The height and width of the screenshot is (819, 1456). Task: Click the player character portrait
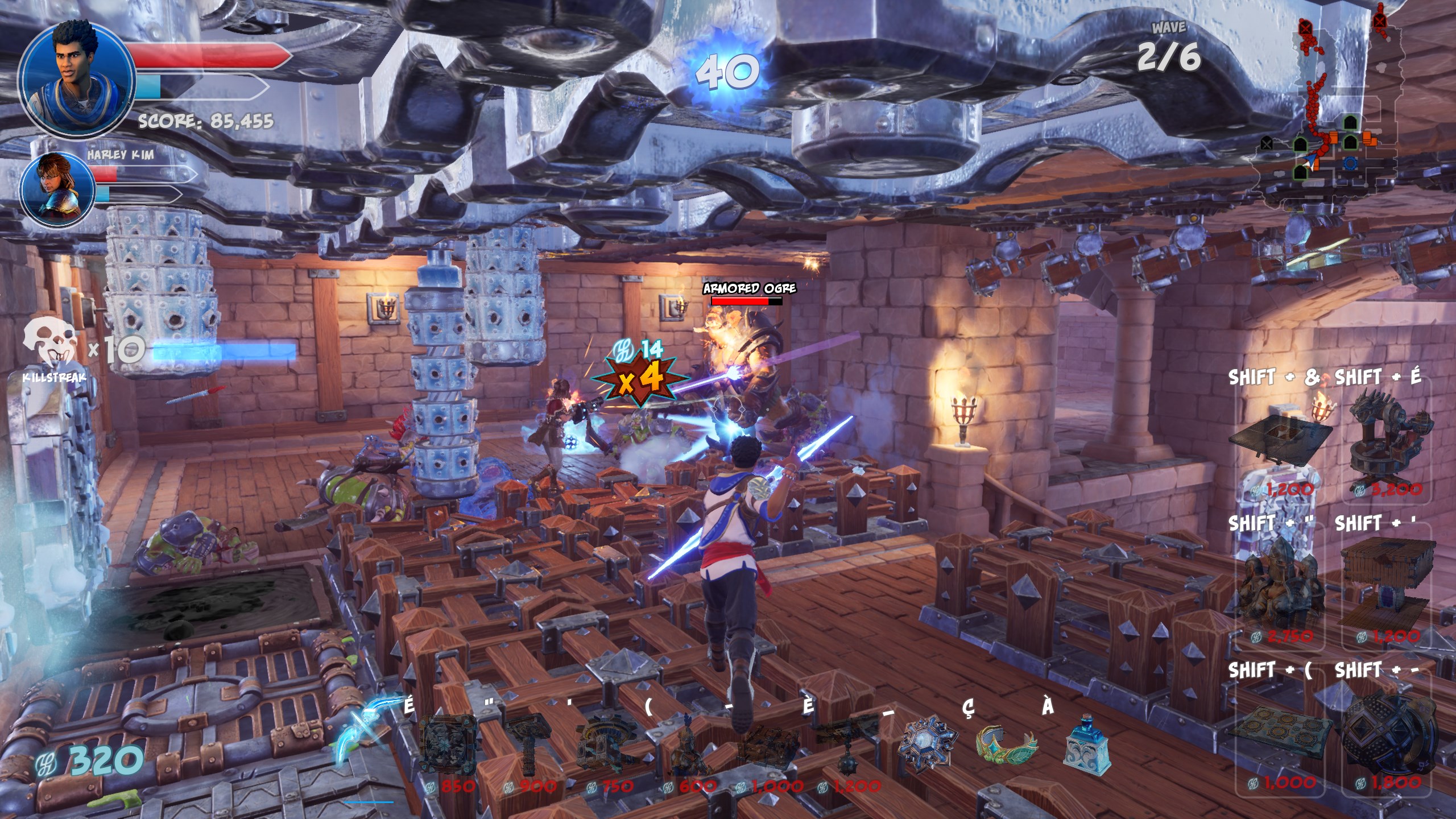[76, 76]
